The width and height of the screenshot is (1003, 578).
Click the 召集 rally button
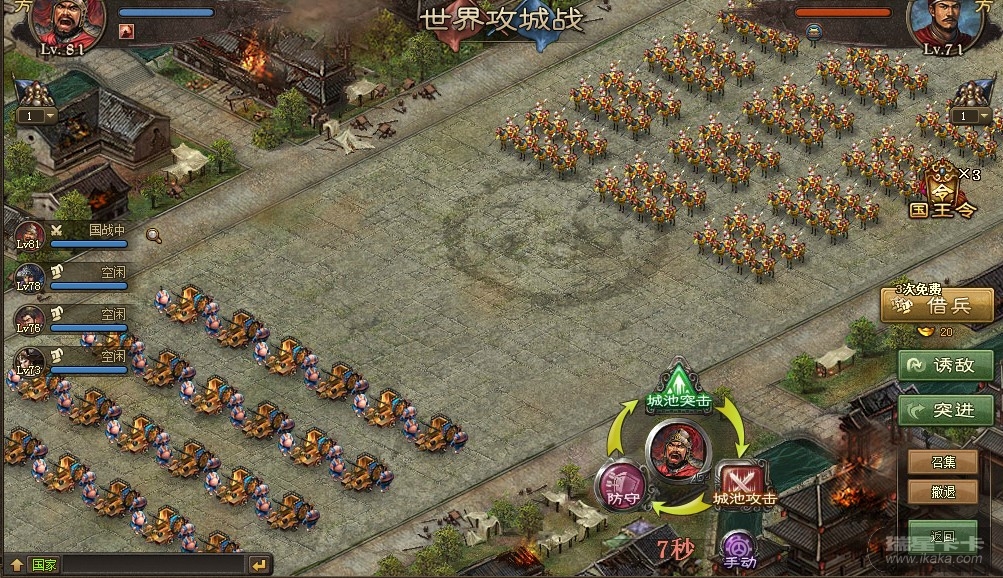pos(942,463)
